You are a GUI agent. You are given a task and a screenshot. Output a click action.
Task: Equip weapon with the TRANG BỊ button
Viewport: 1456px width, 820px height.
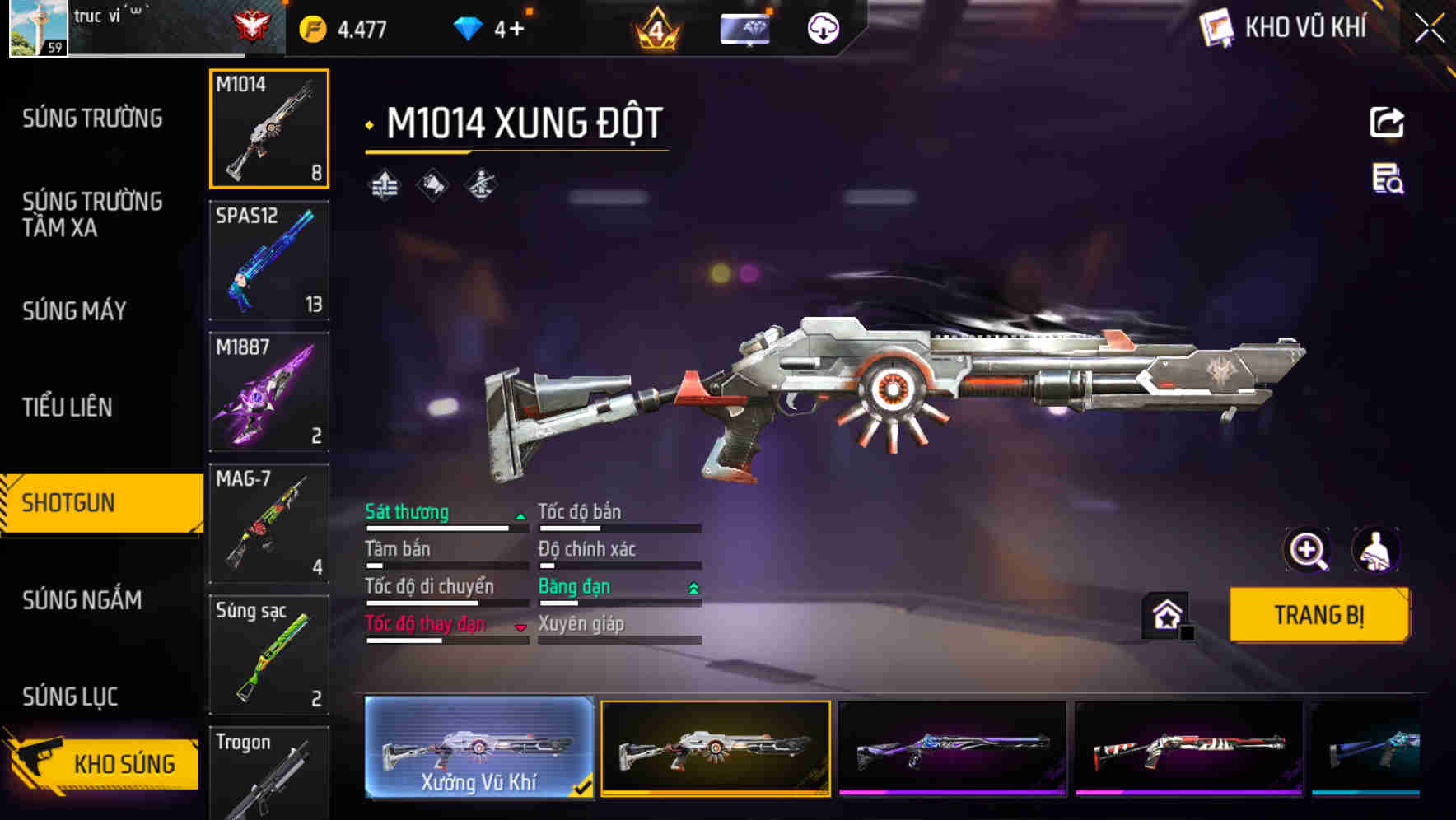[1318, 614]
